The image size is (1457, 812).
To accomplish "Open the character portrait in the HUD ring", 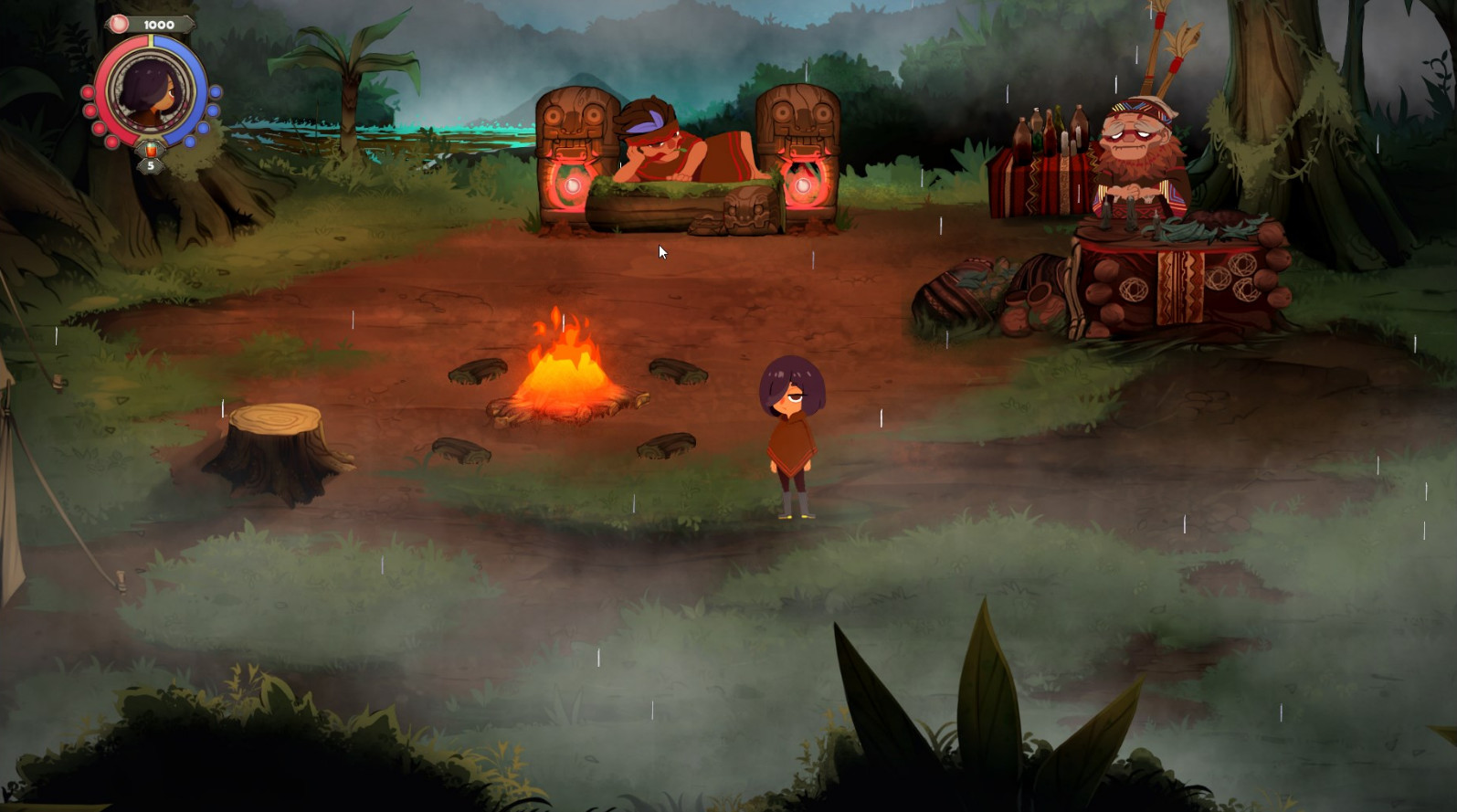I will point(149,93).
